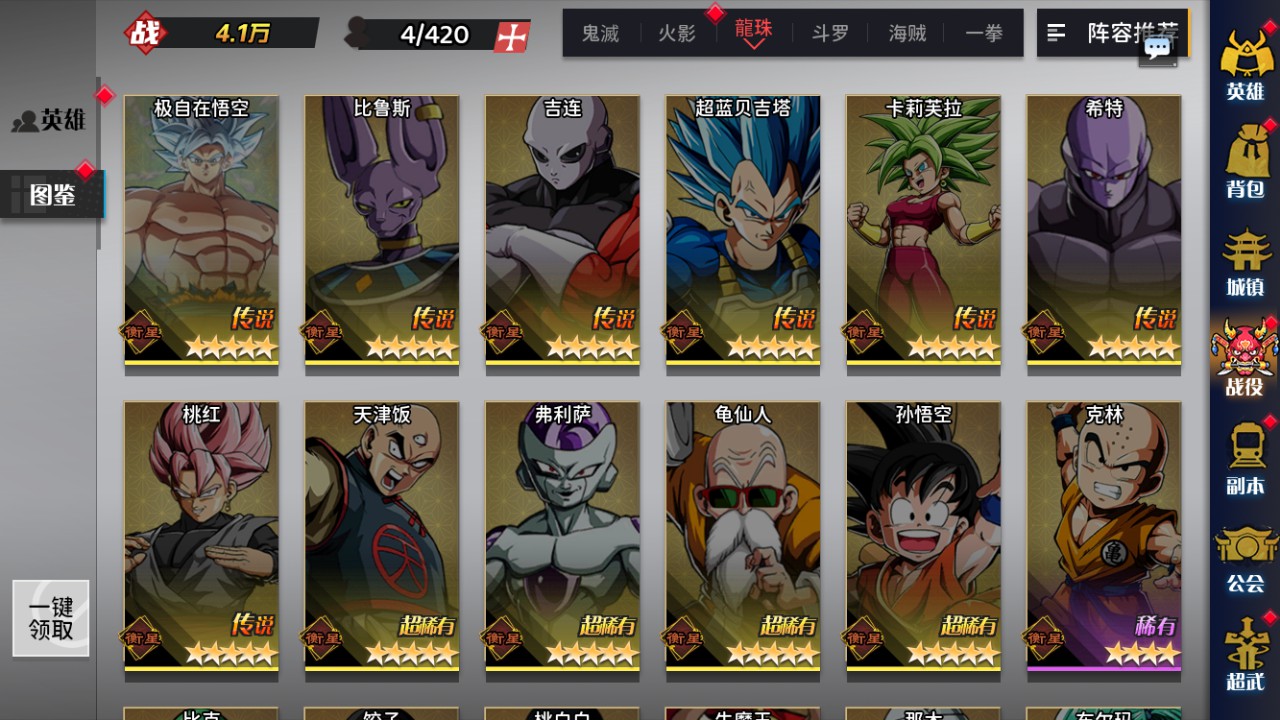Open the 公会 guild menu
The height and width of the screenshot is (720, 1280).
1245,558
